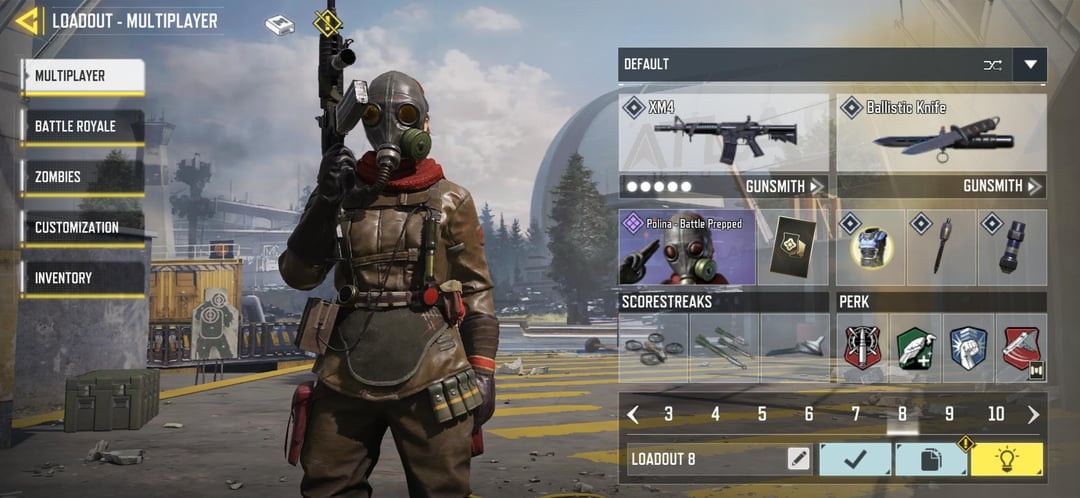
Task: Tap the yellow lightbulb recommendation button
Action: (x=1006, y=459)
